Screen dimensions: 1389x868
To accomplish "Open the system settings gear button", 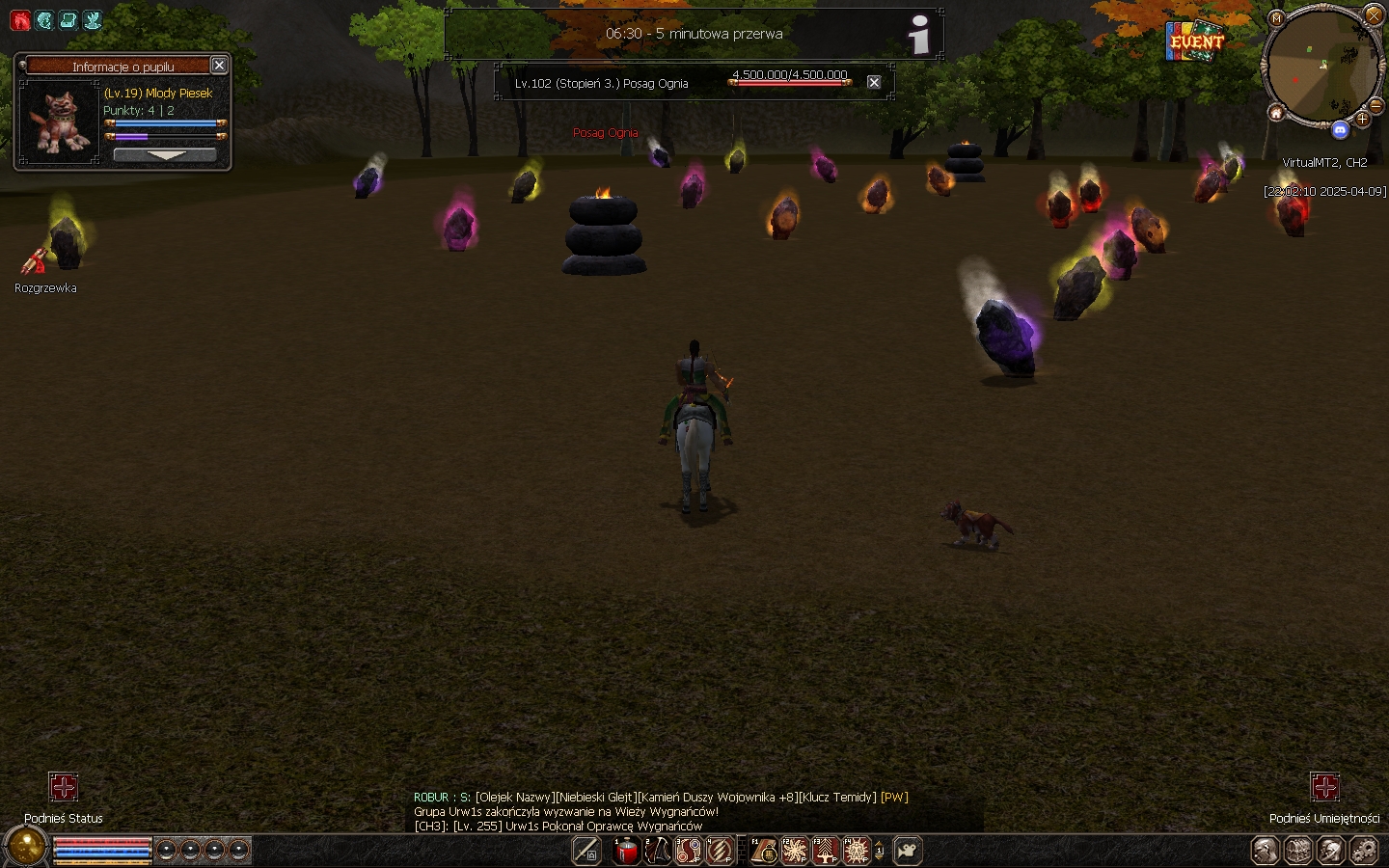I will [1364, 851].
